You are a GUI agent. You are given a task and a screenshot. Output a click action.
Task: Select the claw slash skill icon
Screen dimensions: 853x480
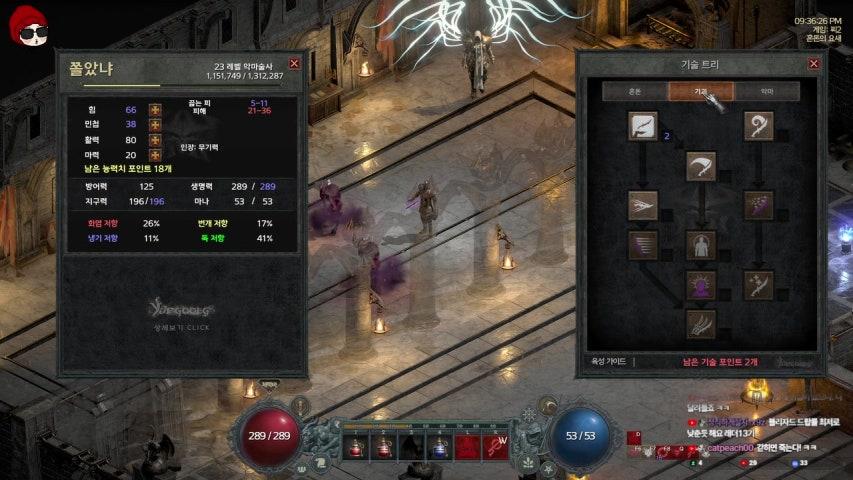(700, 324)
